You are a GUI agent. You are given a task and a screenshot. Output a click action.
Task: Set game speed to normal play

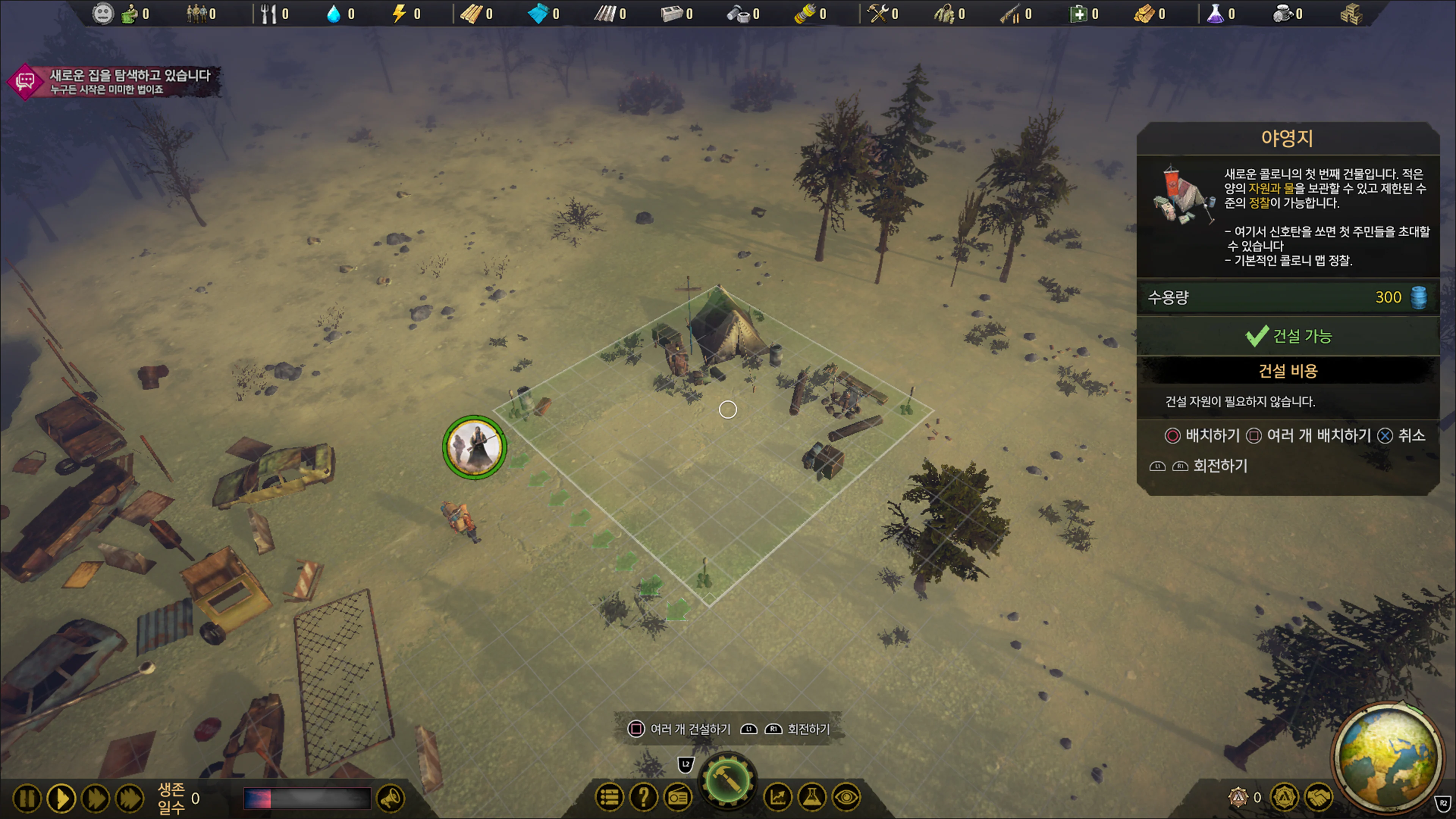click(x=61, y=798)
